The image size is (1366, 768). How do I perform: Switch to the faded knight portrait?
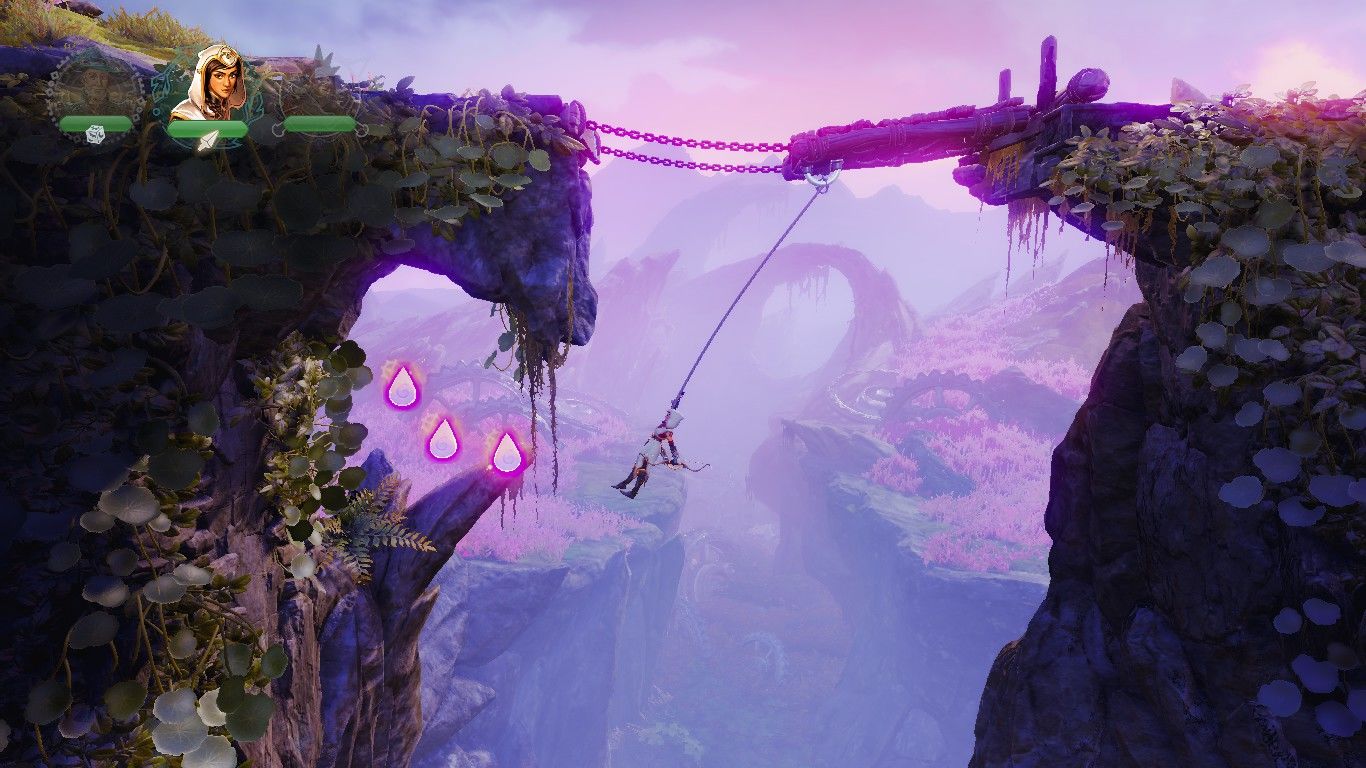point(318,85)
